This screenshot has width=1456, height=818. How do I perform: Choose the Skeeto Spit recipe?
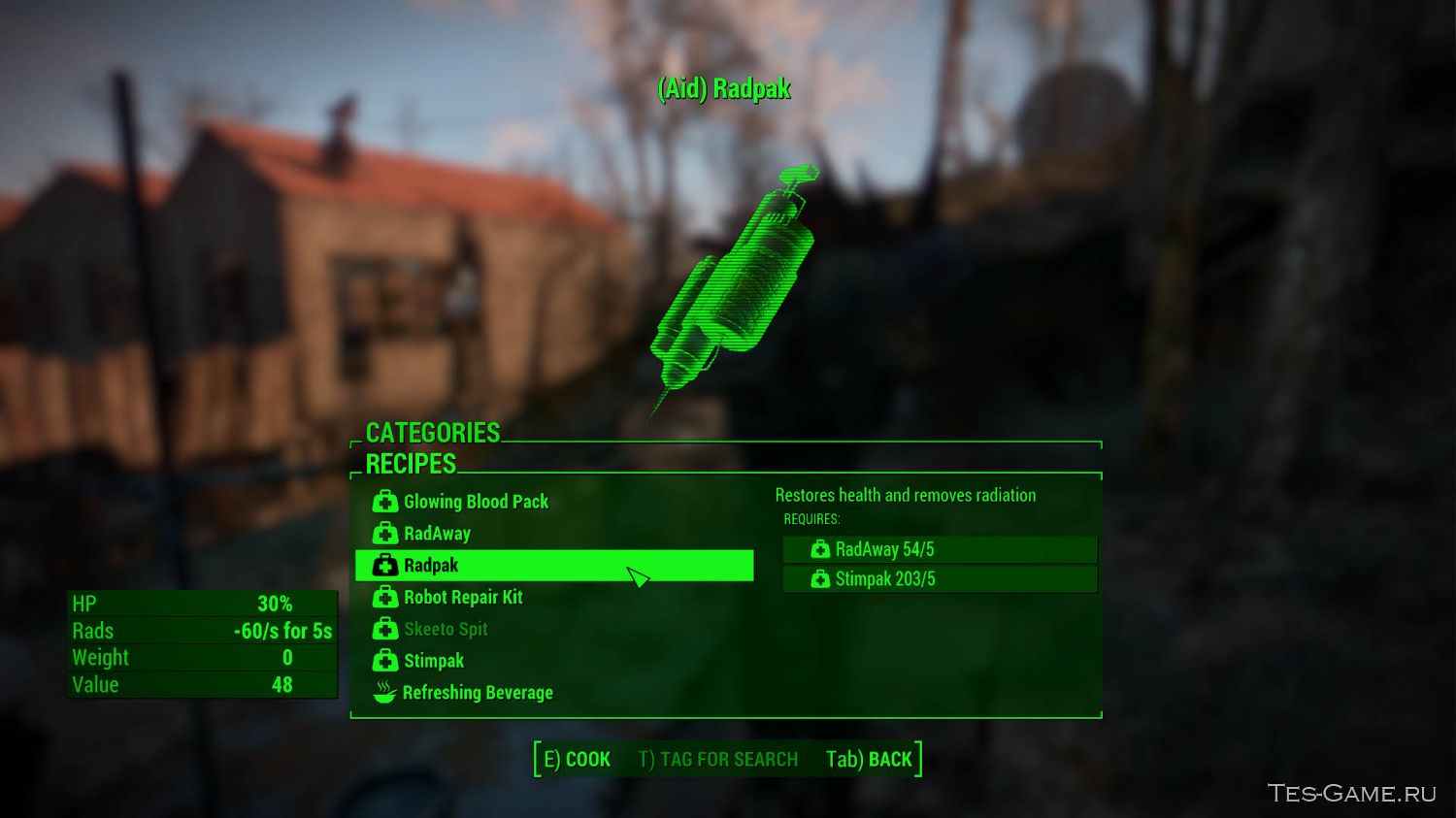[447, 629]
